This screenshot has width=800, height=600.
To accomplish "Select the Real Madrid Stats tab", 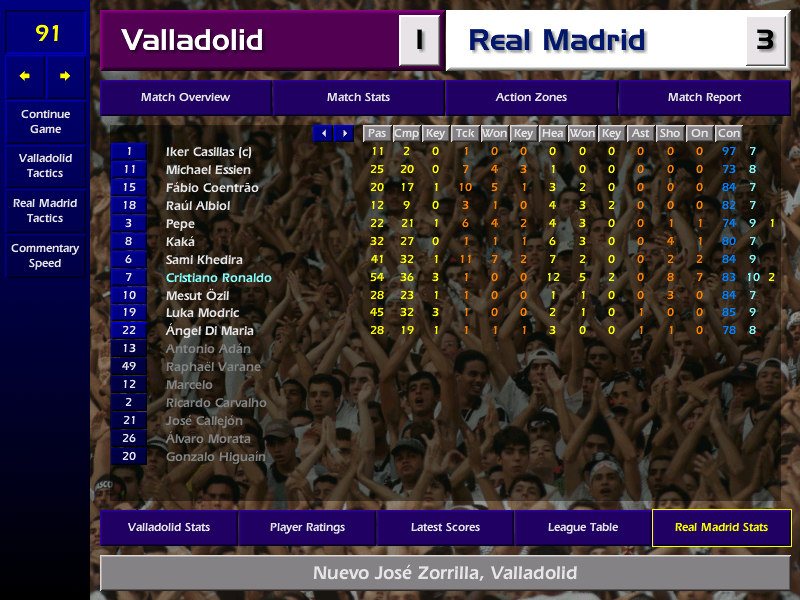I will (721, 528).
